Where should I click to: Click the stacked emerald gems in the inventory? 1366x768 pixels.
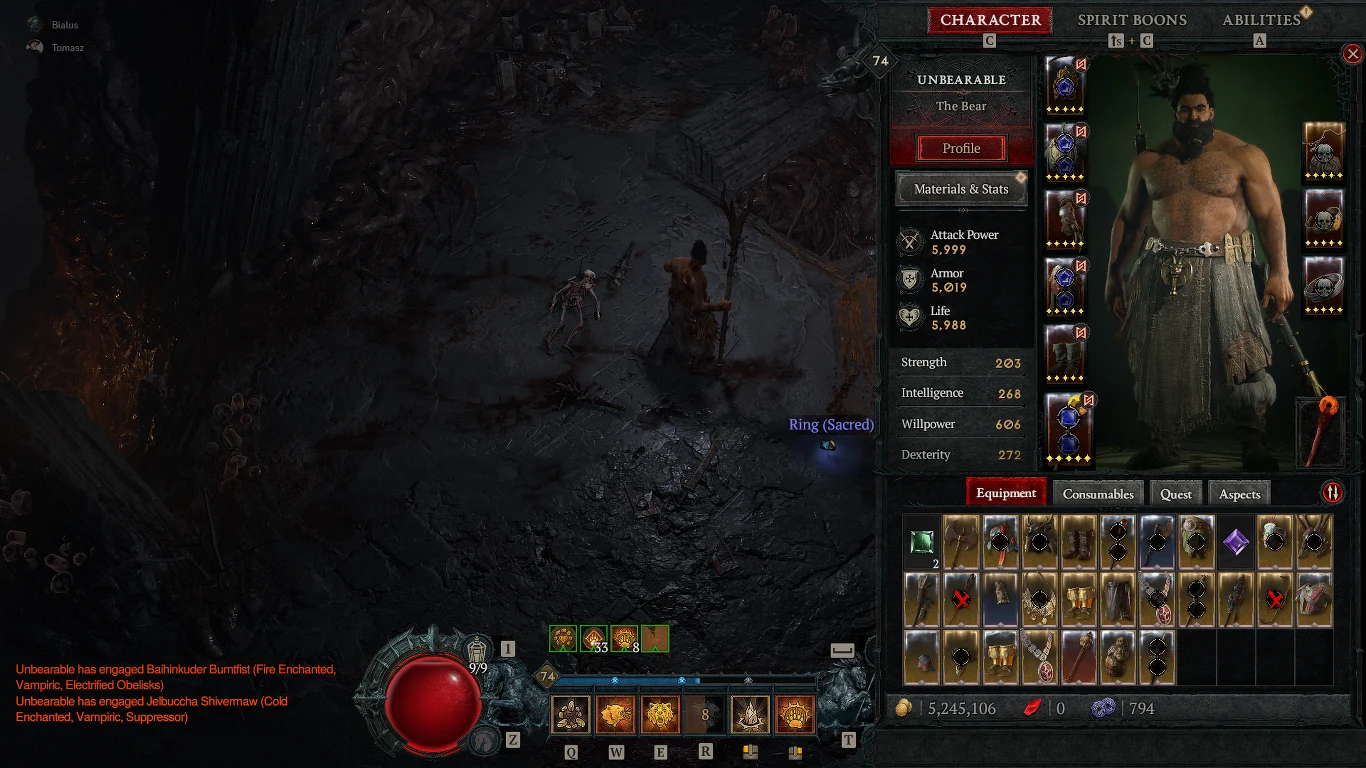pyautogui.click(x=921, y=541)
